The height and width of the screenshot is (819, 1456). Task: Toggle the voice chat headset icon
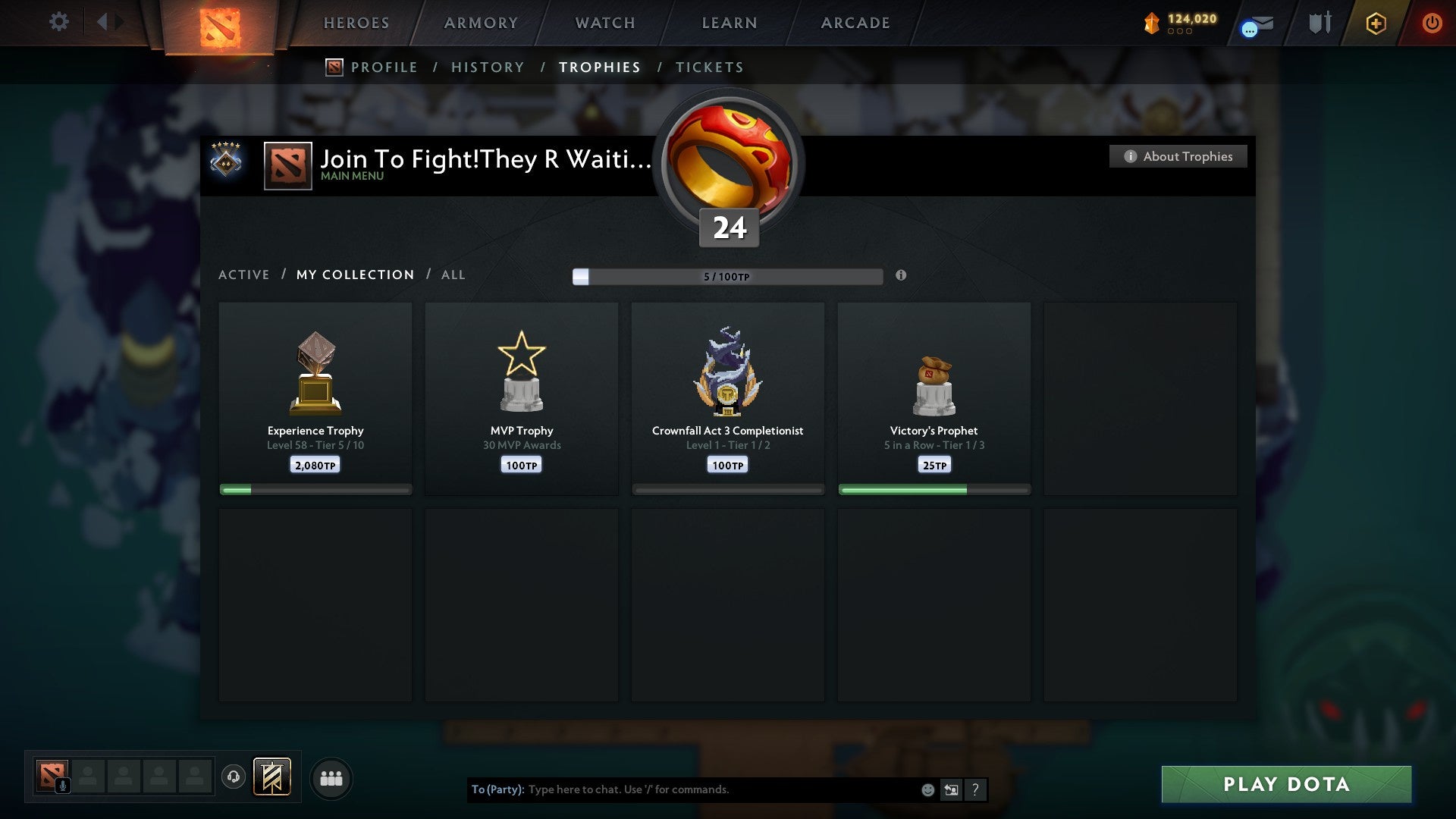234,777
